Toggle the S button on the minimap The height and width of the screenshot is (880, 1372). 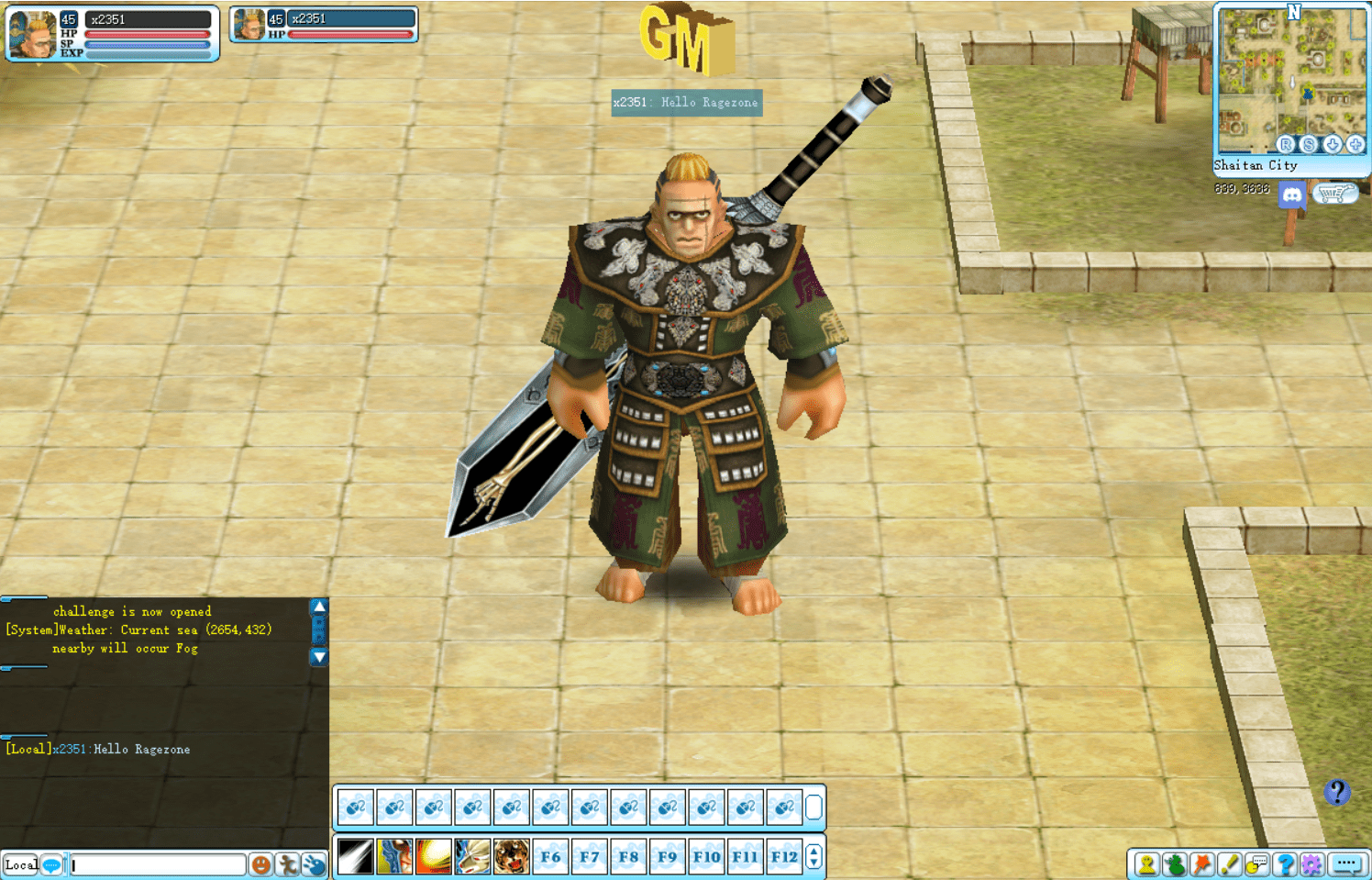[1310, 145]
